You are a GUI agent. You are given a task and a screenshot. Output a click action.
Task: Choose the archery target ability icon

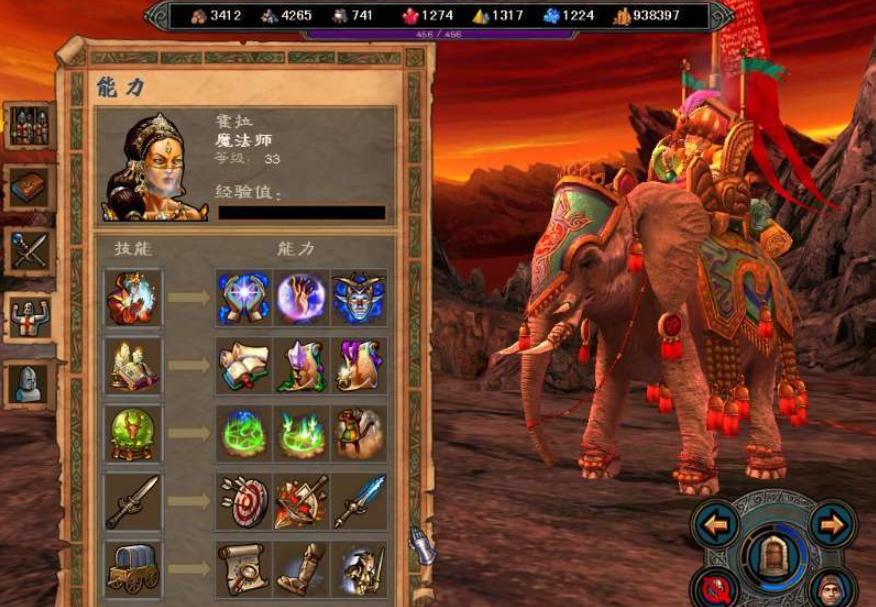(244, 502)
